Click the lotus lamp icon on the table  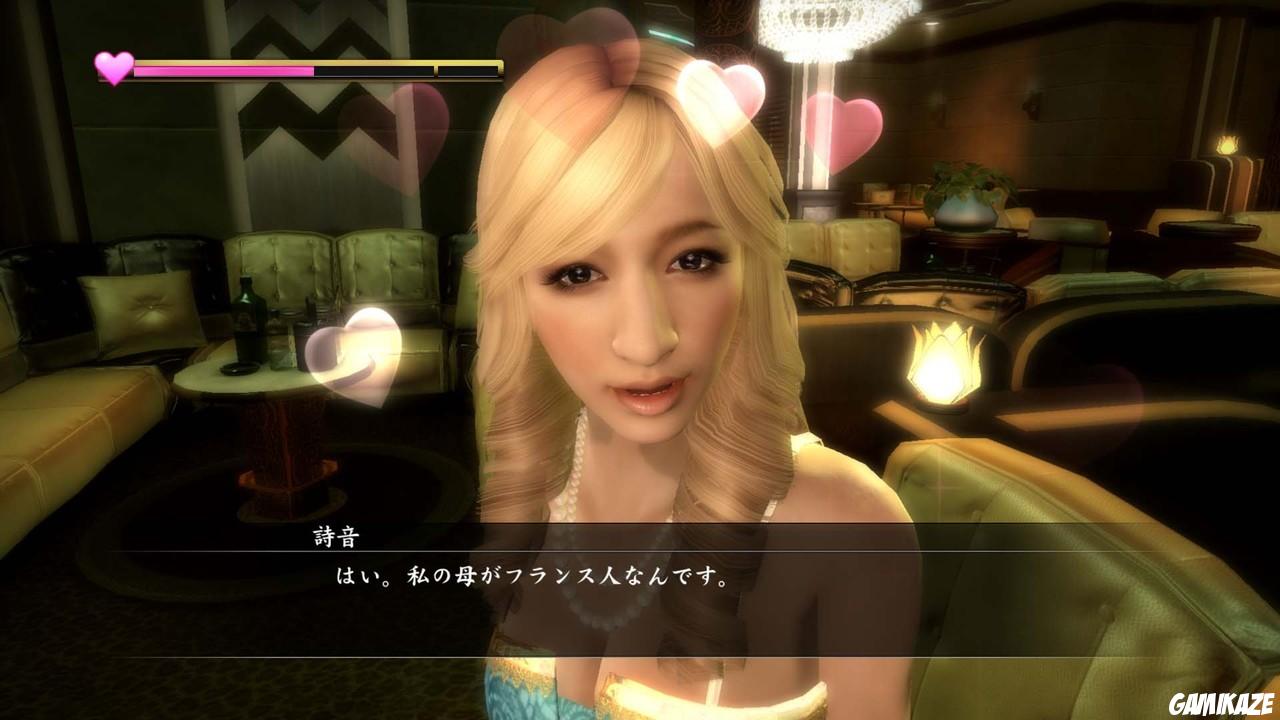coord(941,365)
